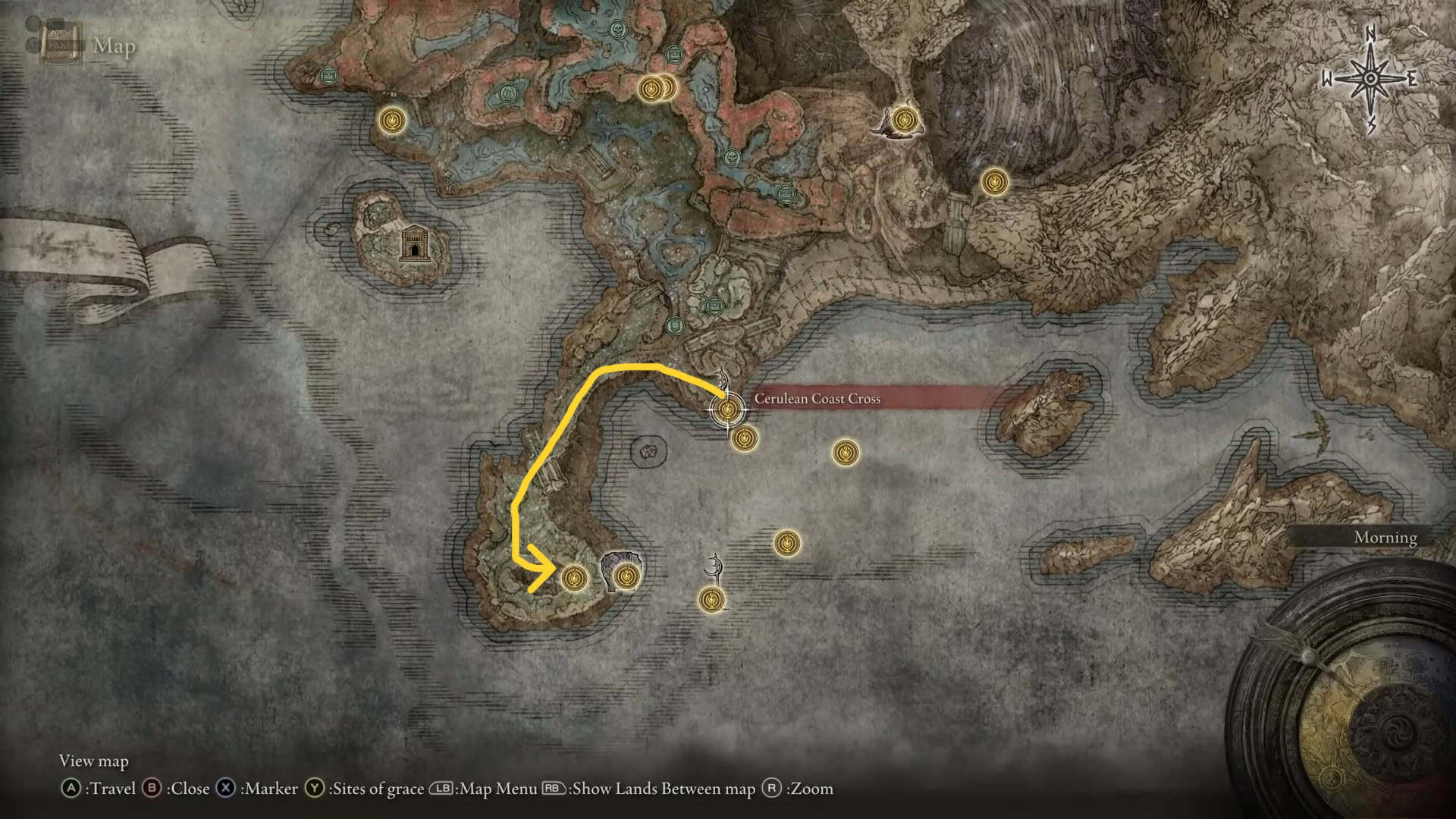Viewport: 1456px width, 819px height.
Task: Pick the grace beside the dark swirling crater
Action: pyautogui.click(x=994, y=182)
